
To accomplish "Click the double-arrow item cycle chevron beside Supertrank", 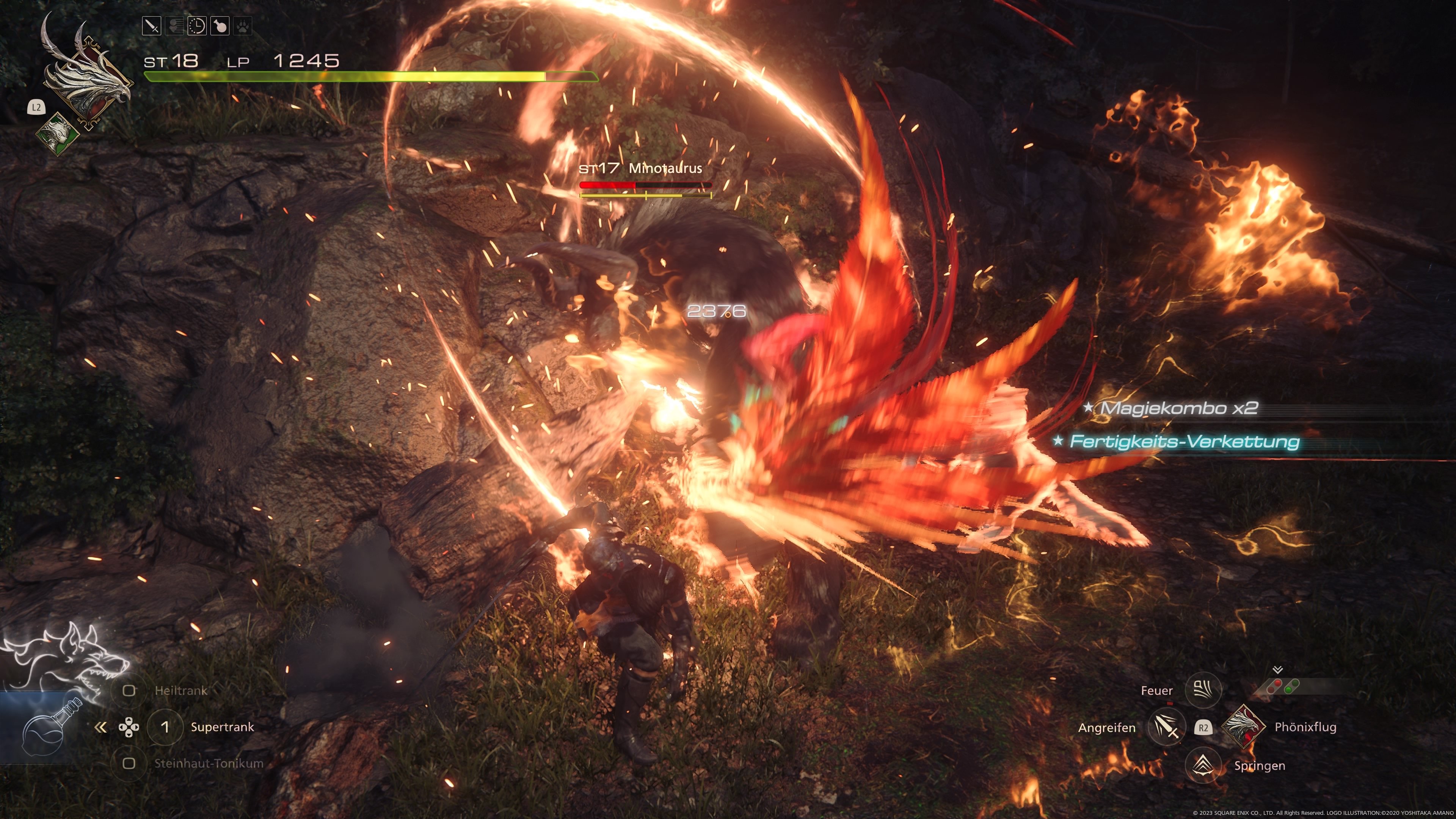I will pos(102,727).
